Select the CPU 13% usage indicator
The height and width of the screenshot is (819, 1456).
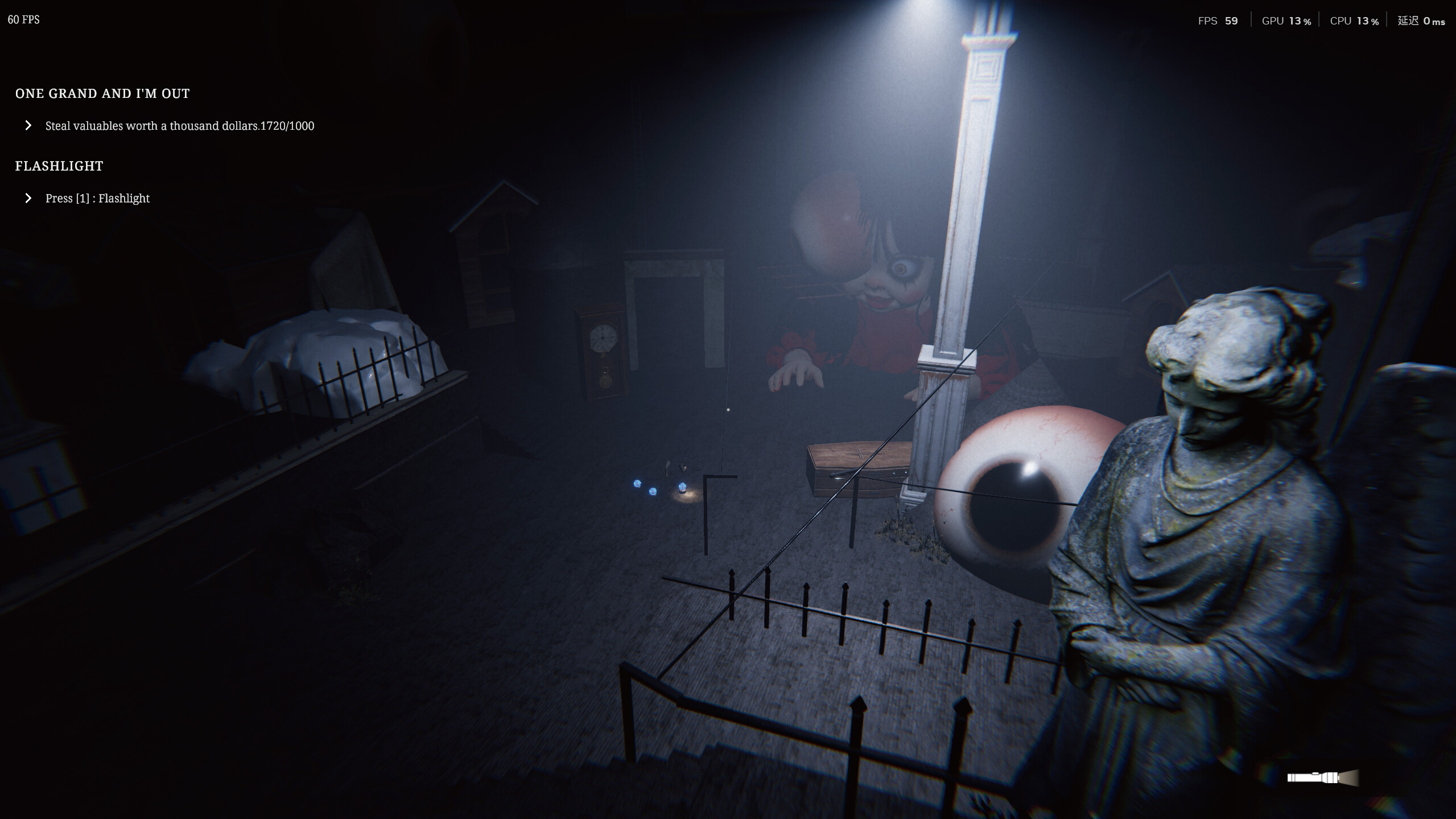pos(1355,20)
